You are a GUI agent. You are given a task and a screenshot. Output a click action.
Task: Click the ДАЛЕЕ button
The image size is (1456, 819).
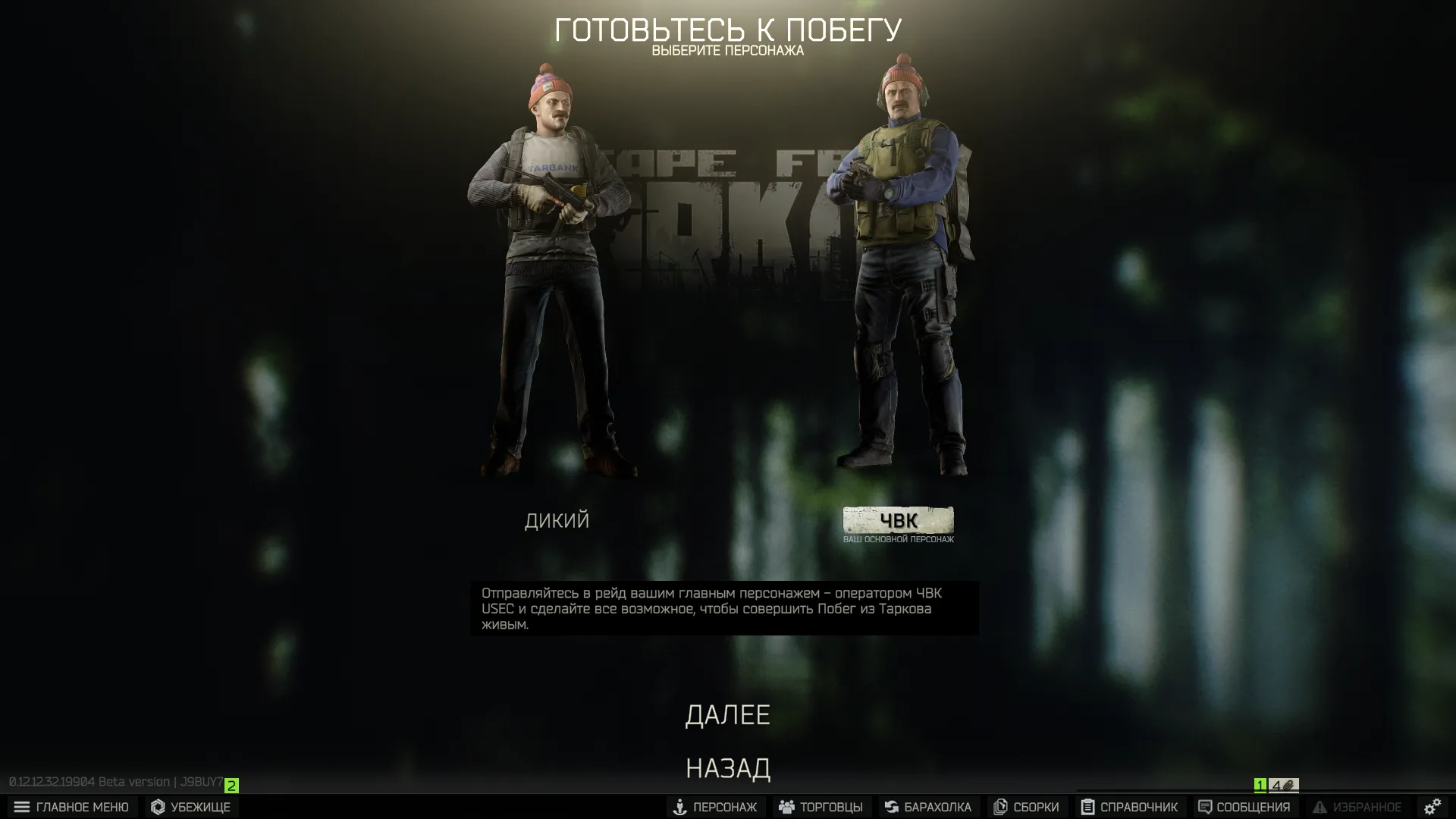click(x=728, y=714)
